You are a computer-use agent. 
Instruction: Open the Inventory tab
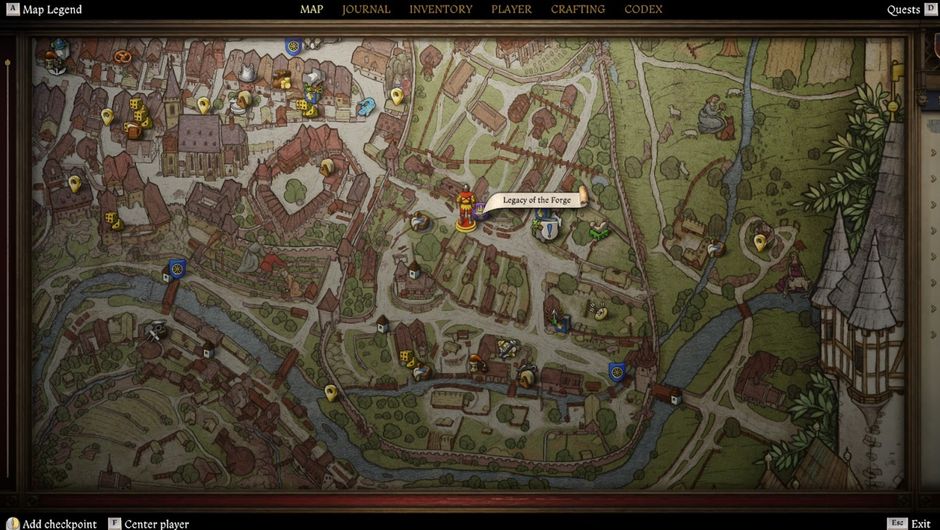pyautogui.click(x=440, y=10)
